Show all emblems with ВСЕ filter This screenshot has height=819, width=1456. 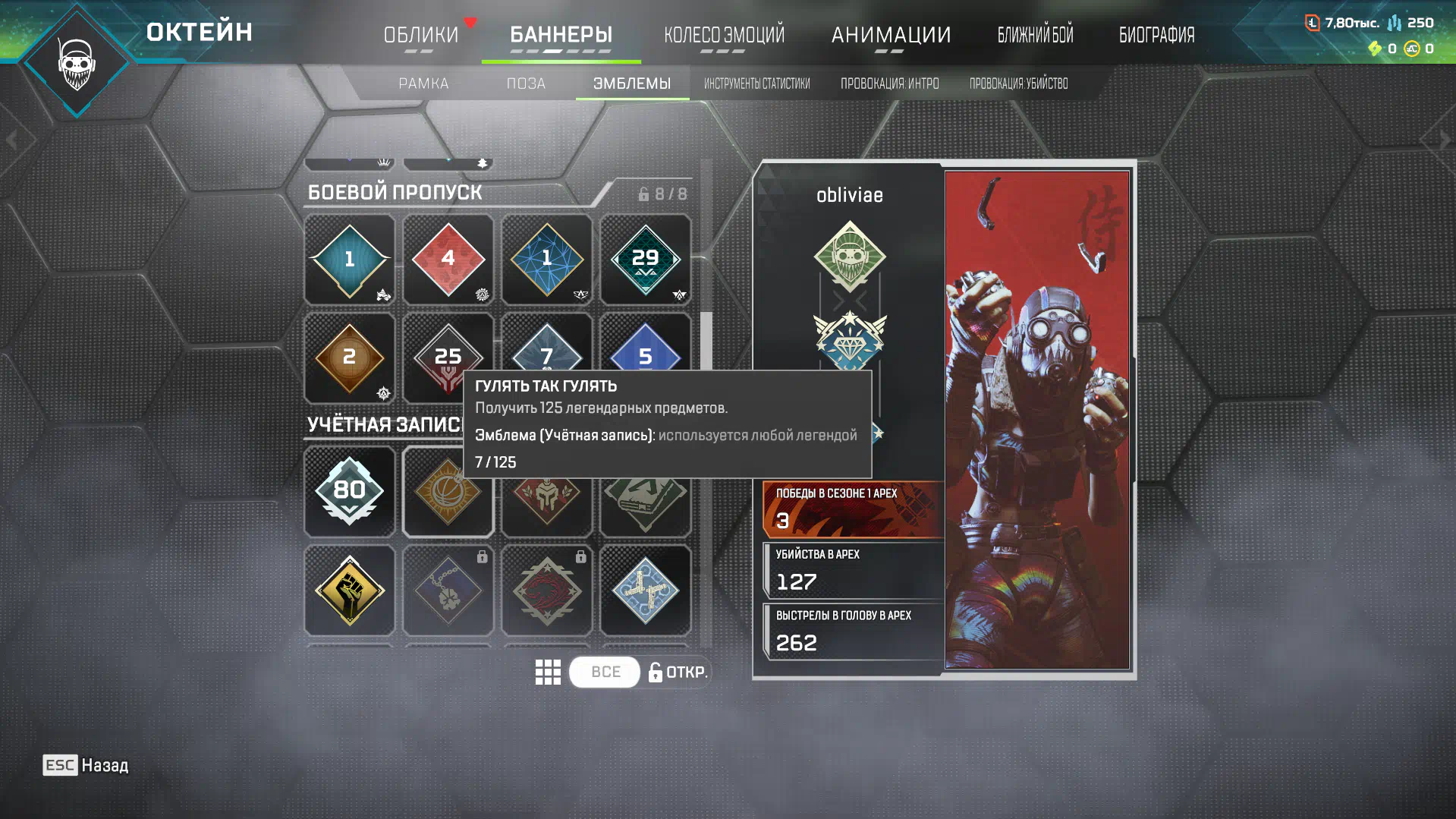[605, 672]
